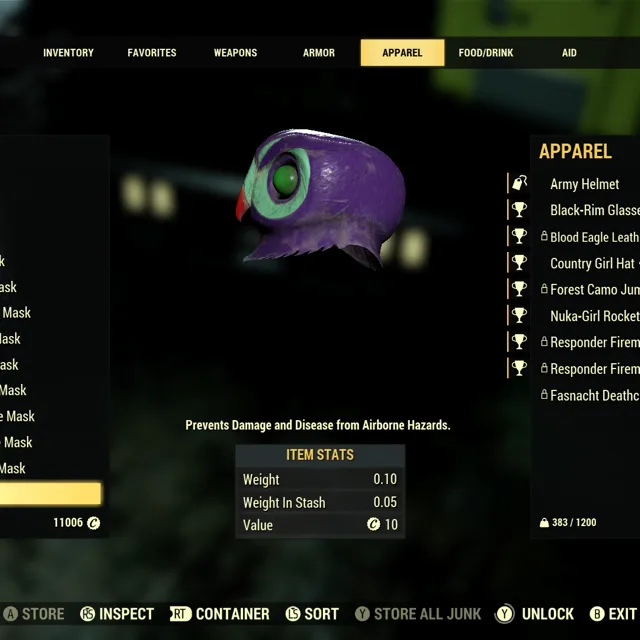The height and width of the screenshot is (640, 640).
Task: Select Blood Eagle Leather item row
Action: point(593,237)
